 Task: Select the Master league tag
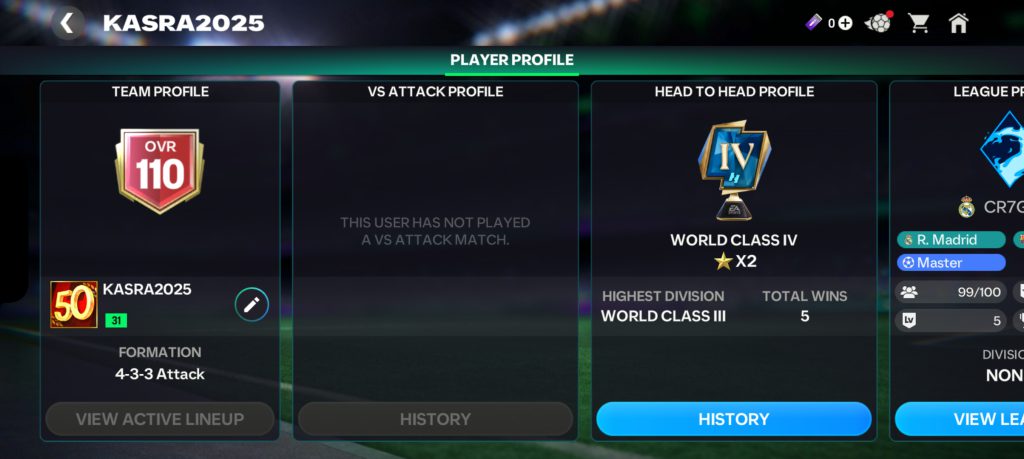tap(950, 262)
